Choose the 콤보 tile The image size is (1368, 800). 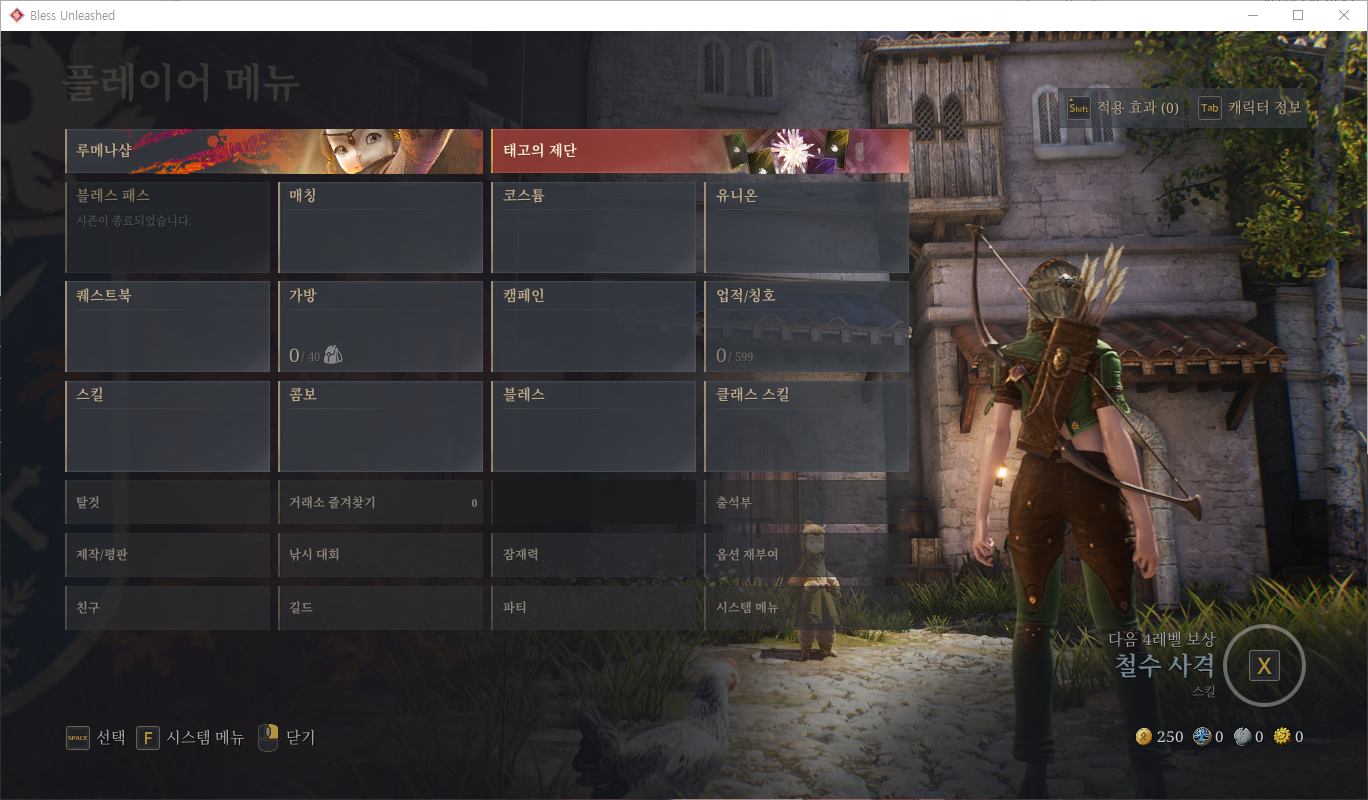coord(380,426)
